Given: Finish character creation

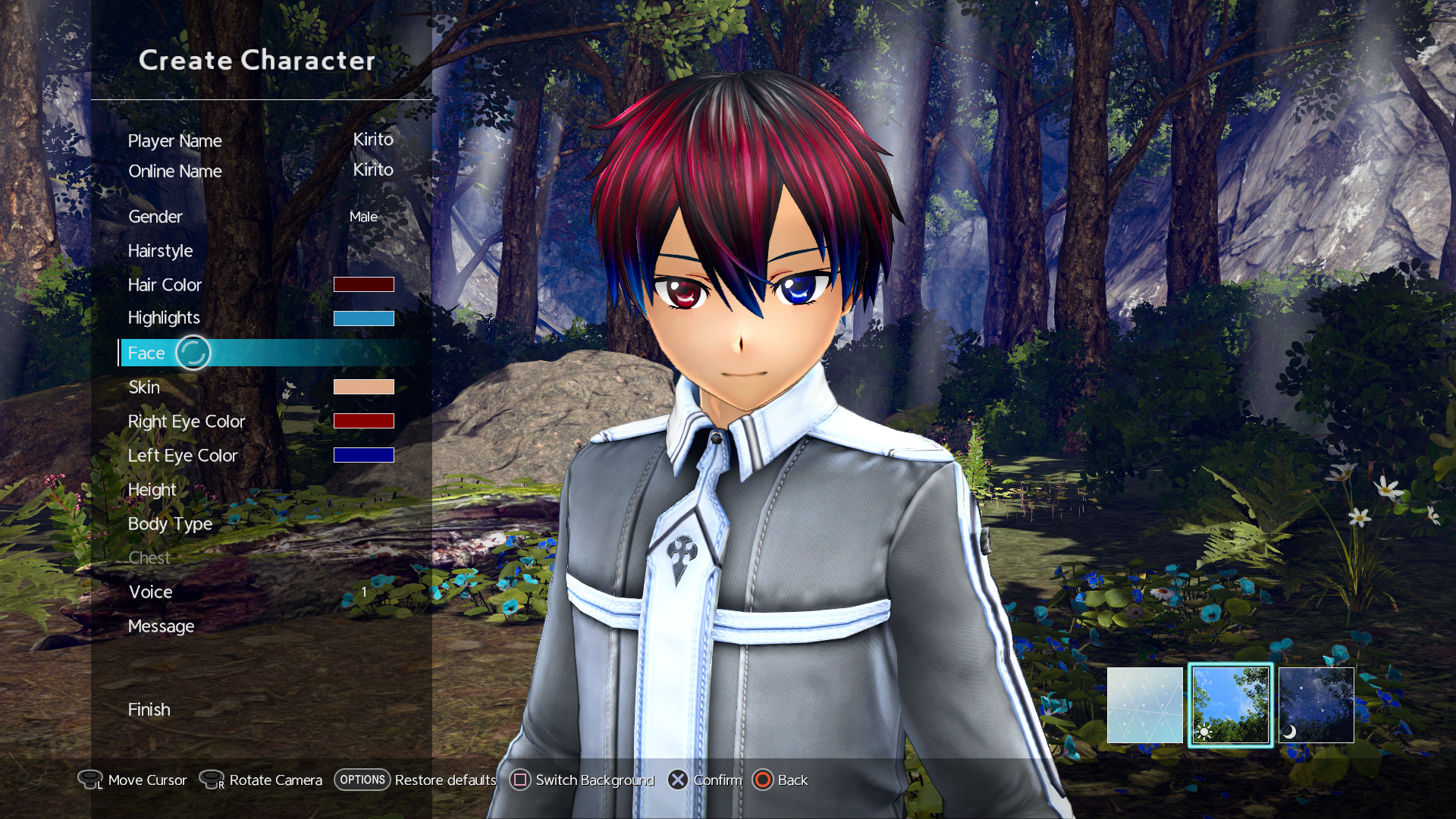Looking at the screenshot, I should (x=149, y=710).
